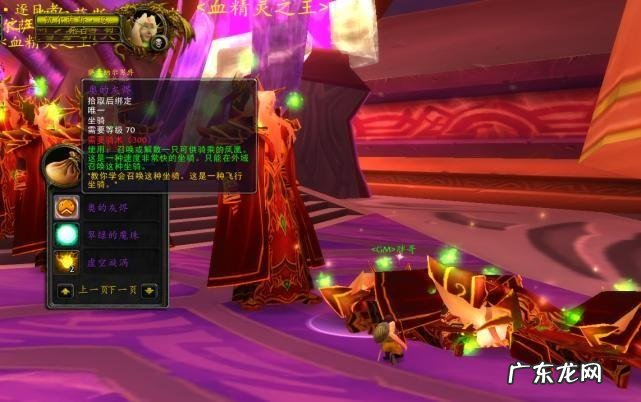Loot the golden Nether Vortex item
The width and height of the screenshot is (641, 402).
point(65,262)
